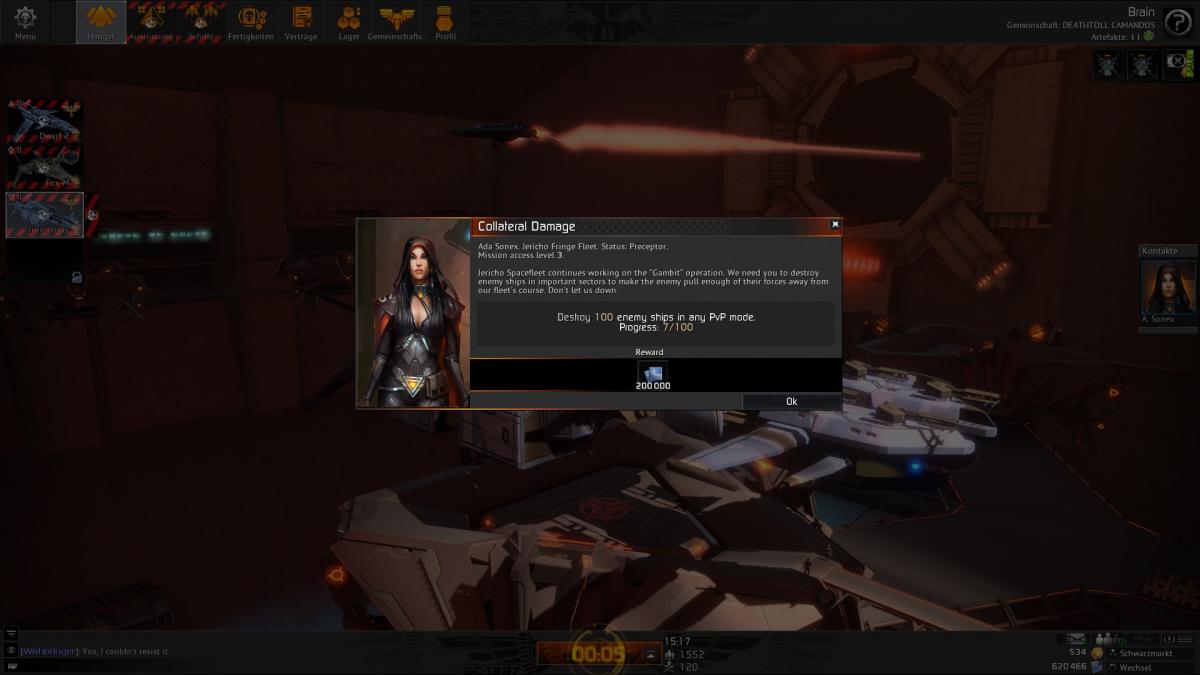
Task: Confirm the mission with the Ok button
Action: pos(791,401)
